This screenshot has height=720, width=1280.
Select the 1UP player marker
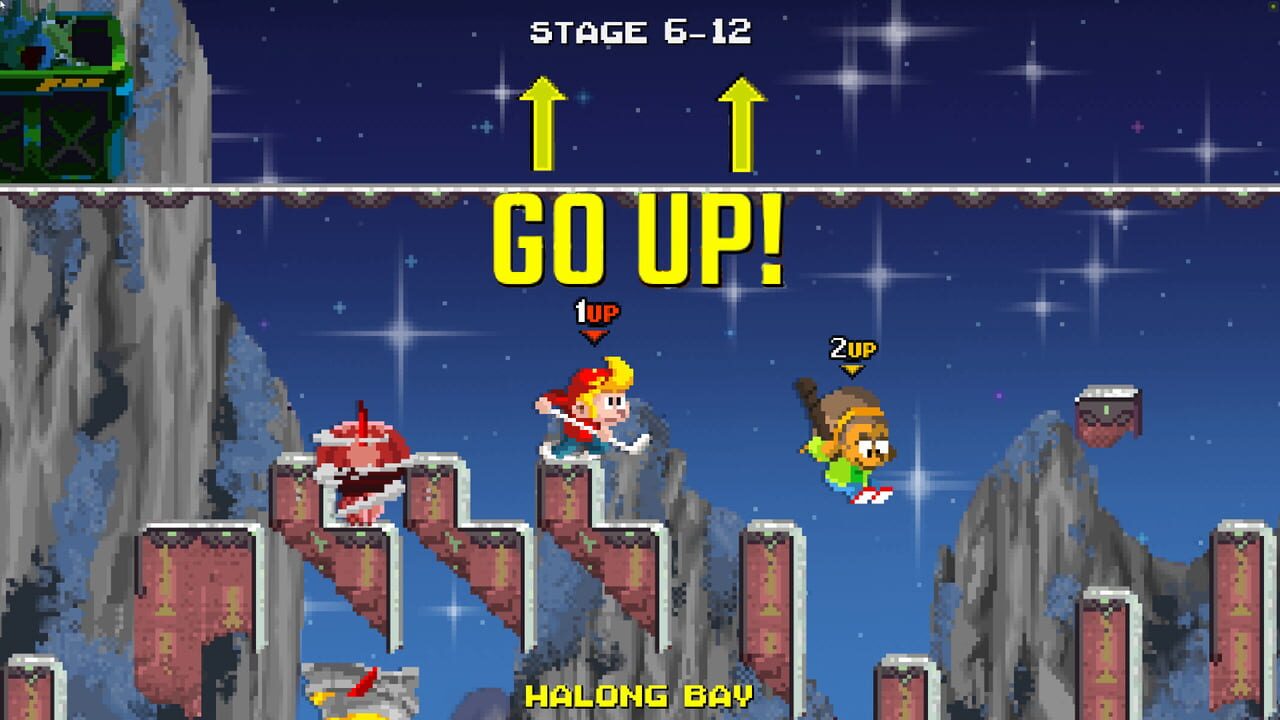tap(595, 310)
